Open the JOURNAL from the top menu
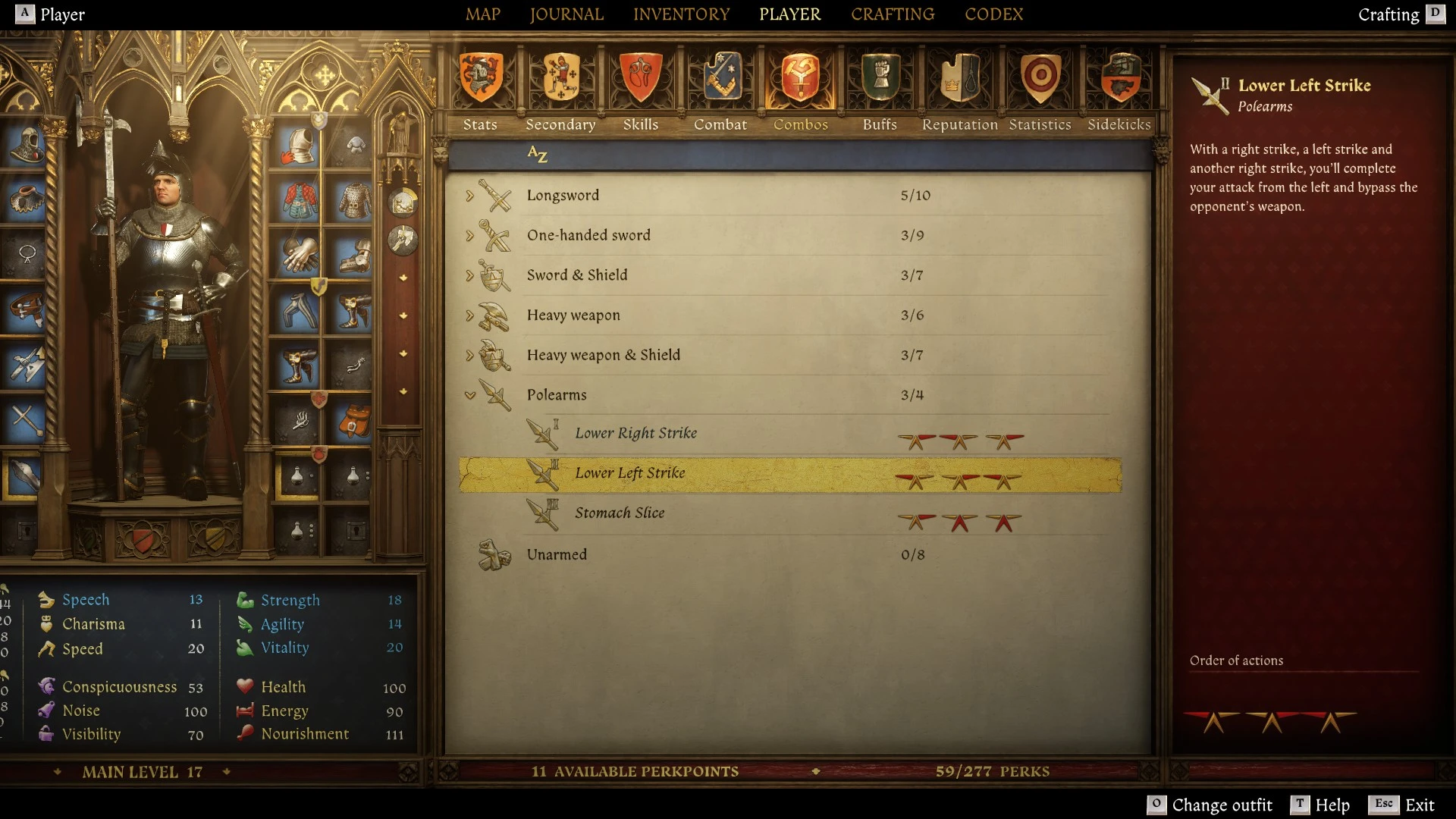Viewport: 1456px width, 819px height. (x=566, y=14)
